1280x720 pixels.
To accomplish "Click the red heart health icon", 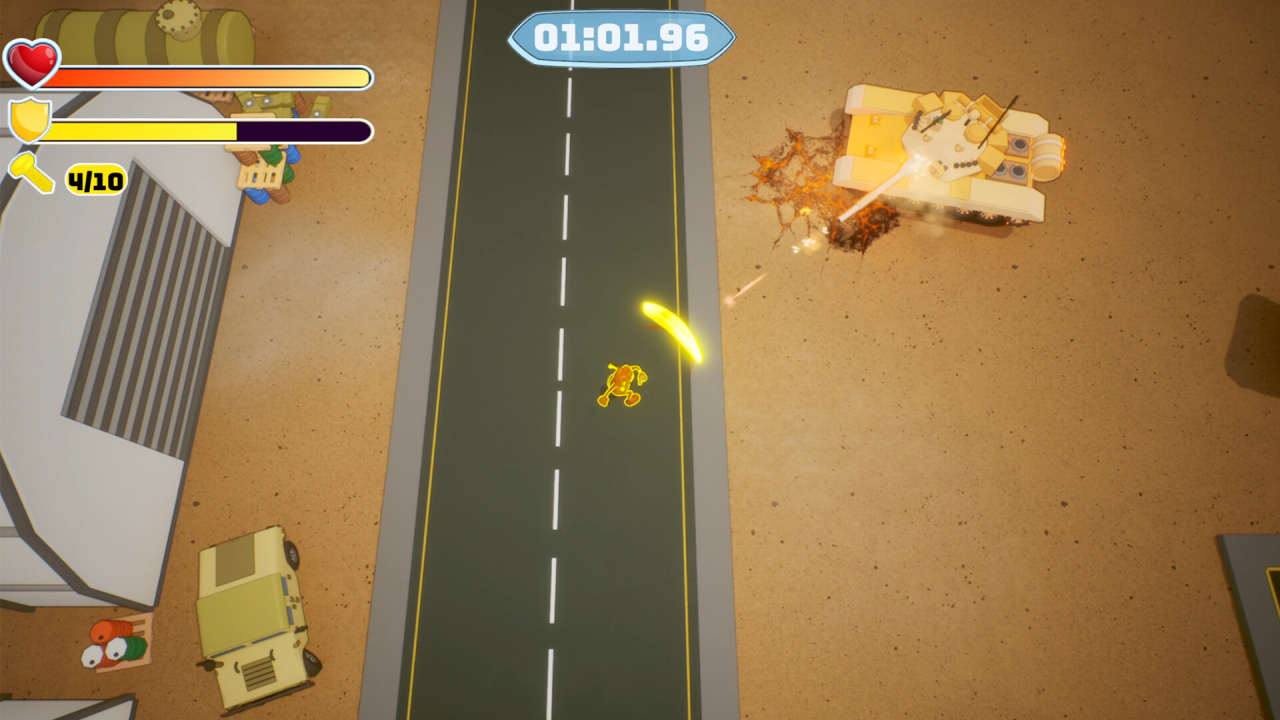I will [x=32, y=62].
